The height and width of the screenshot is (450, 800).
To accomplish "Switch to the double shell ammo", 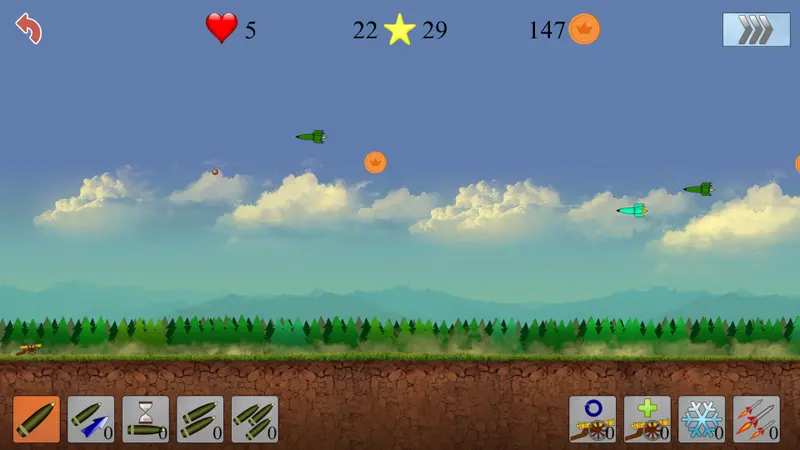I will click(x=200, y=419).
